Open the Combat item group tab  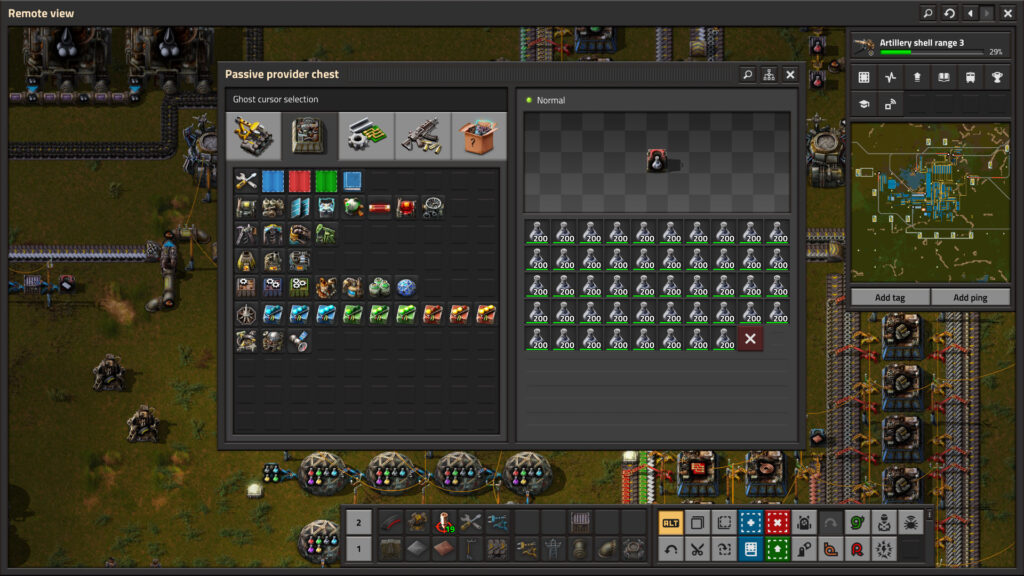pyautogui.click(x=422, y=136)
